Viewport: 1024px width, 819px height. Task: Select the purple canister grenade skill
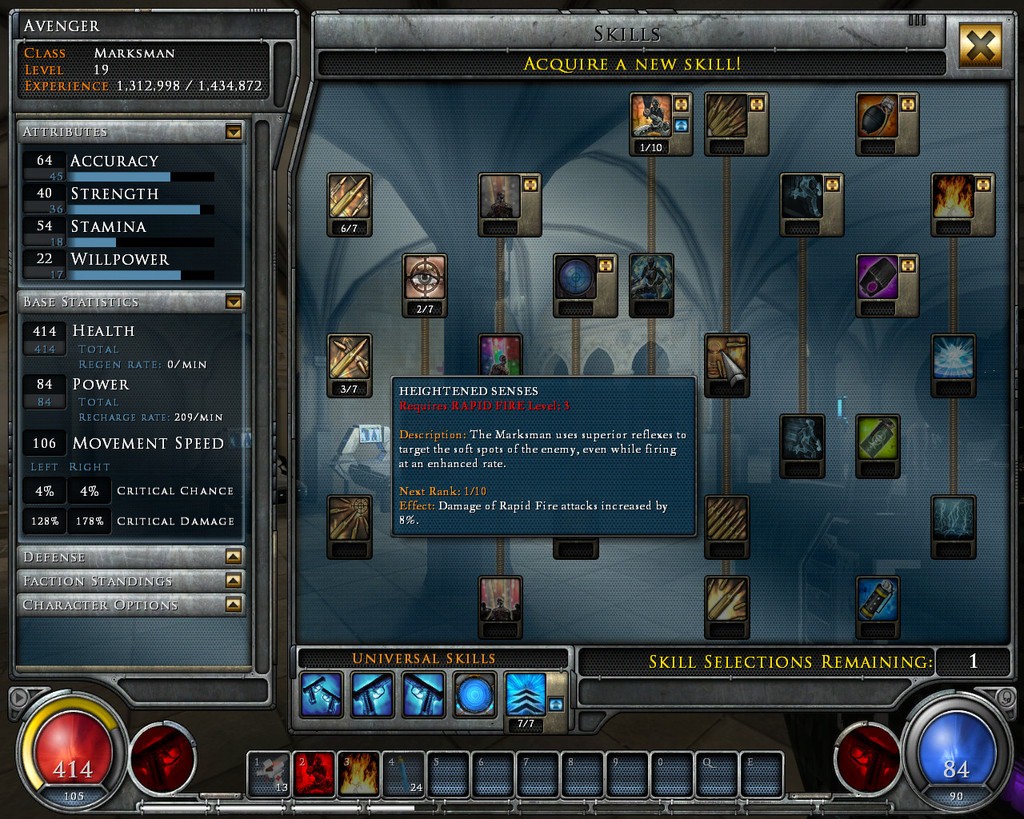(x=878, y=277)
